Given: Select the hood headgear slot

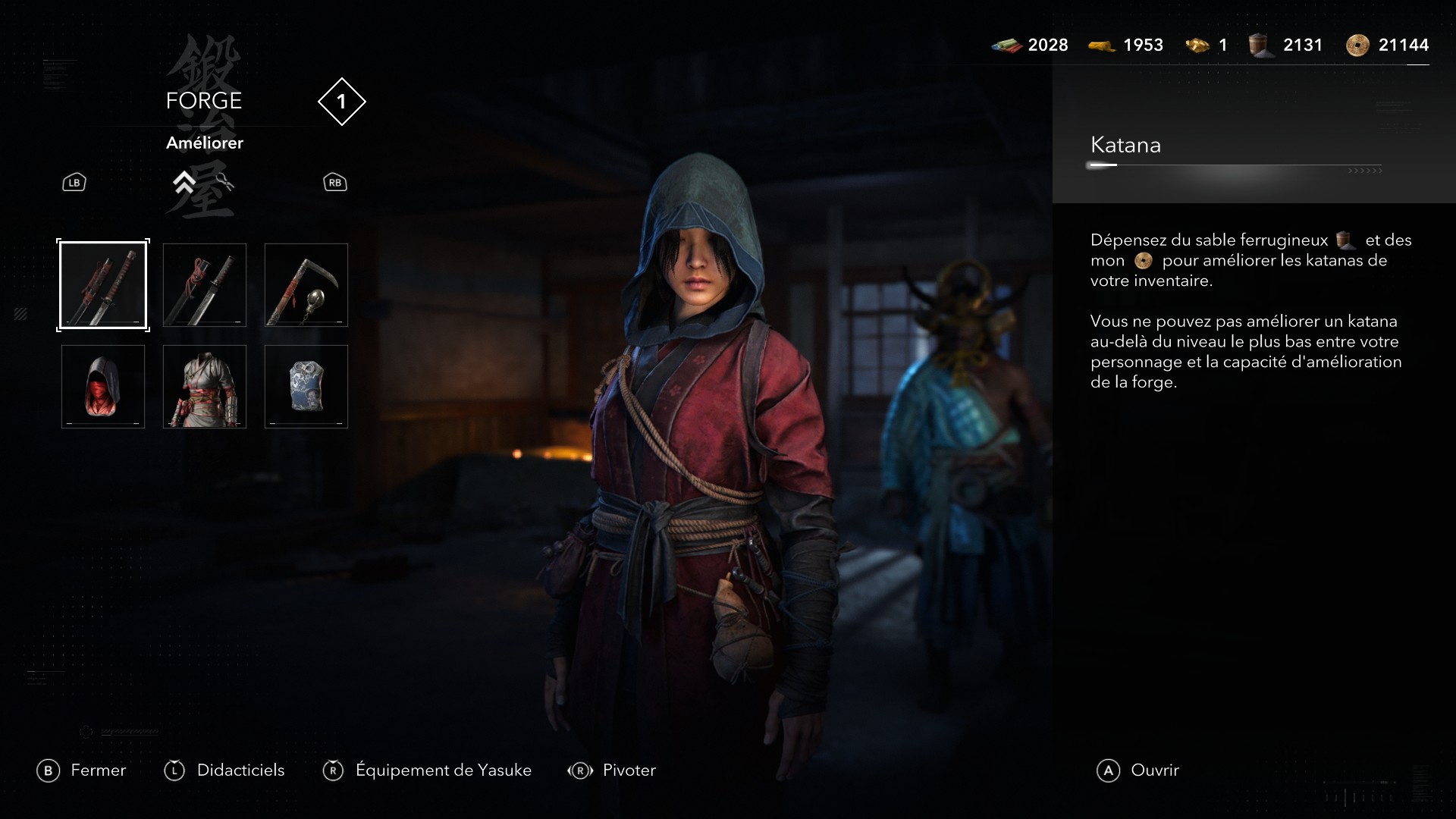Looking at the screenshot, I should point(102,387).
